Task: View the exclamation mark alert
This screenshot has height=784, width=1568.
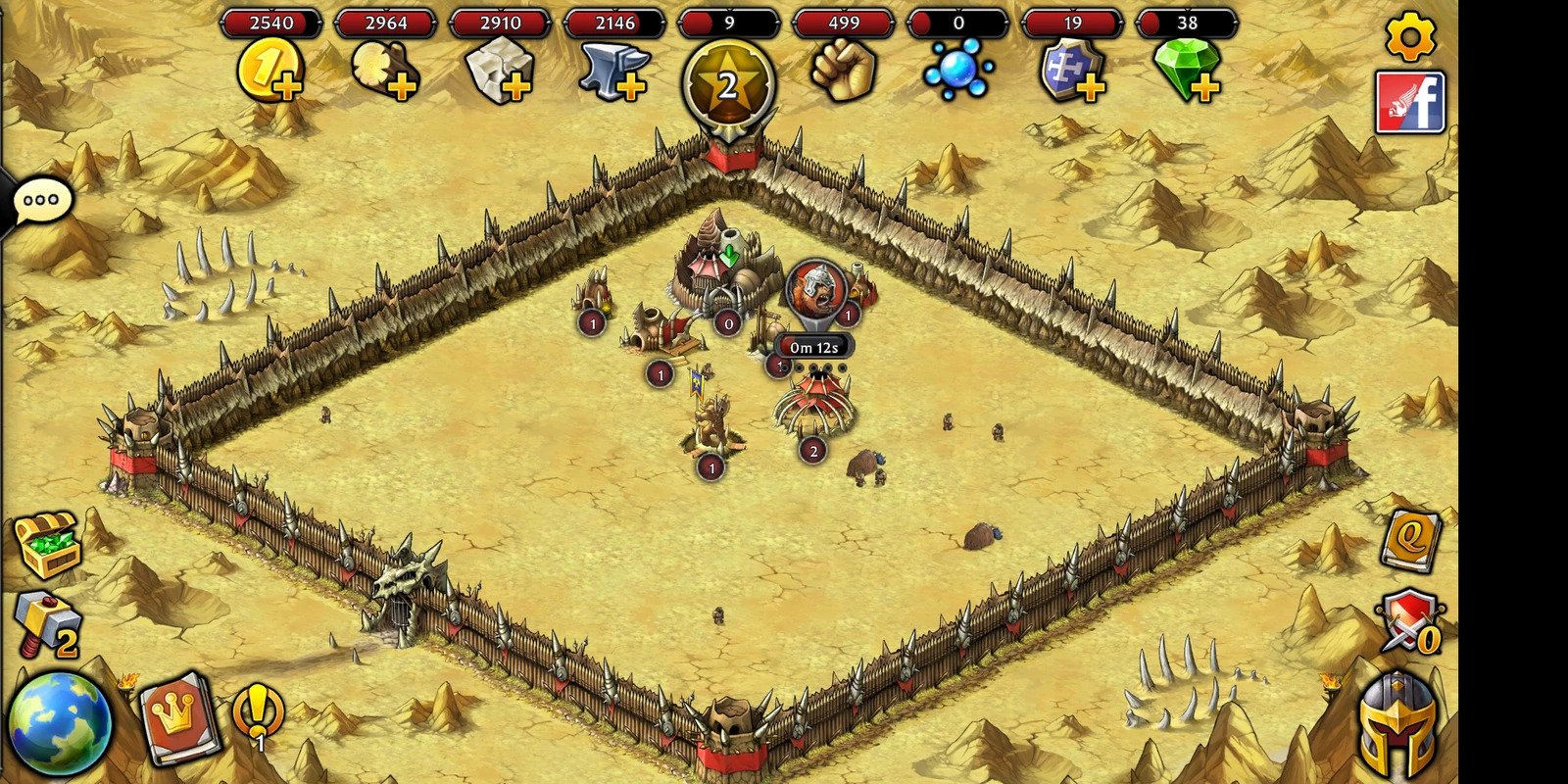Action: click(x=259, y=712)
